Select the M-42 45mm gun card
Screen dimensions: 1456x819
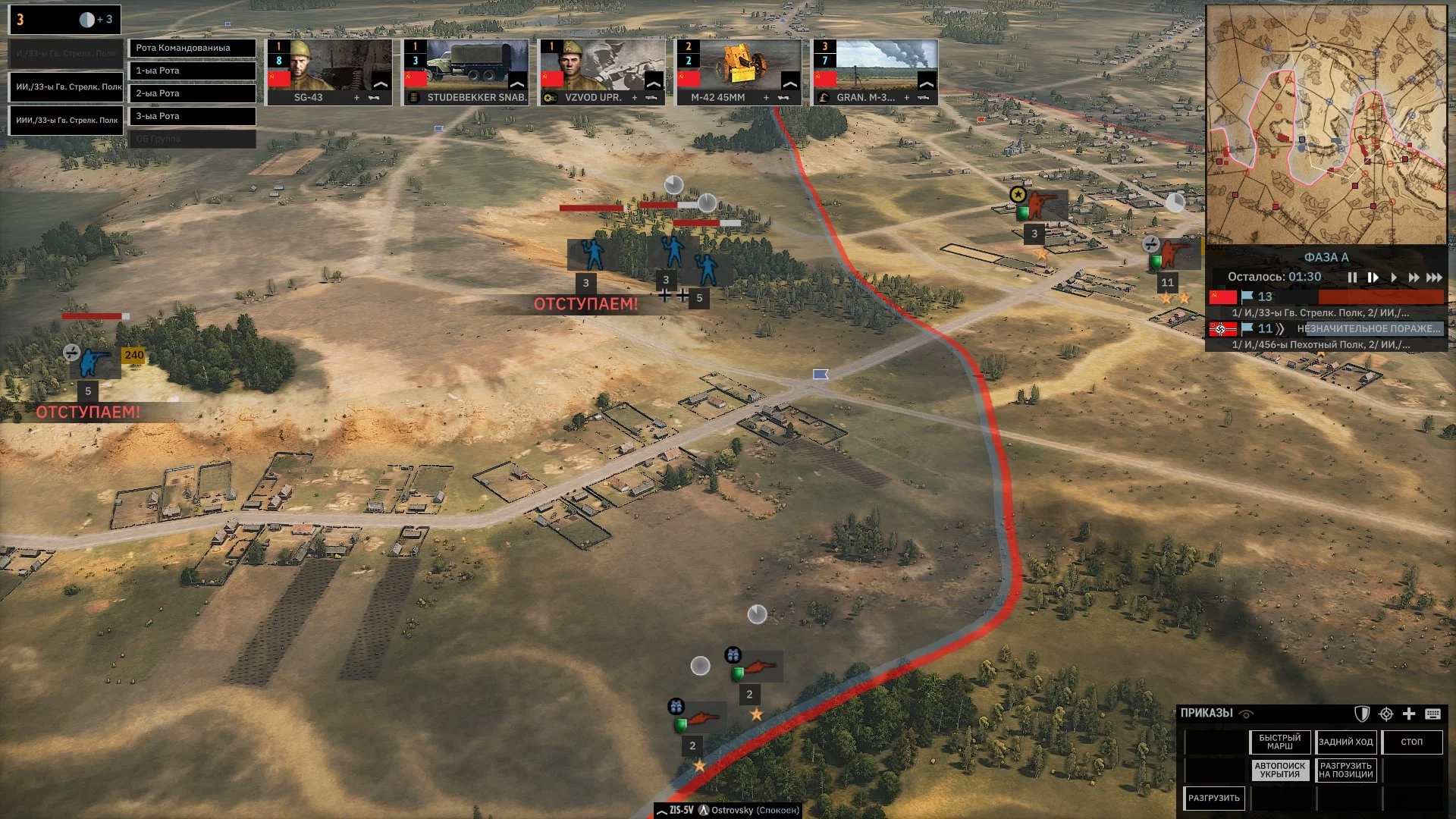[739, 72]
